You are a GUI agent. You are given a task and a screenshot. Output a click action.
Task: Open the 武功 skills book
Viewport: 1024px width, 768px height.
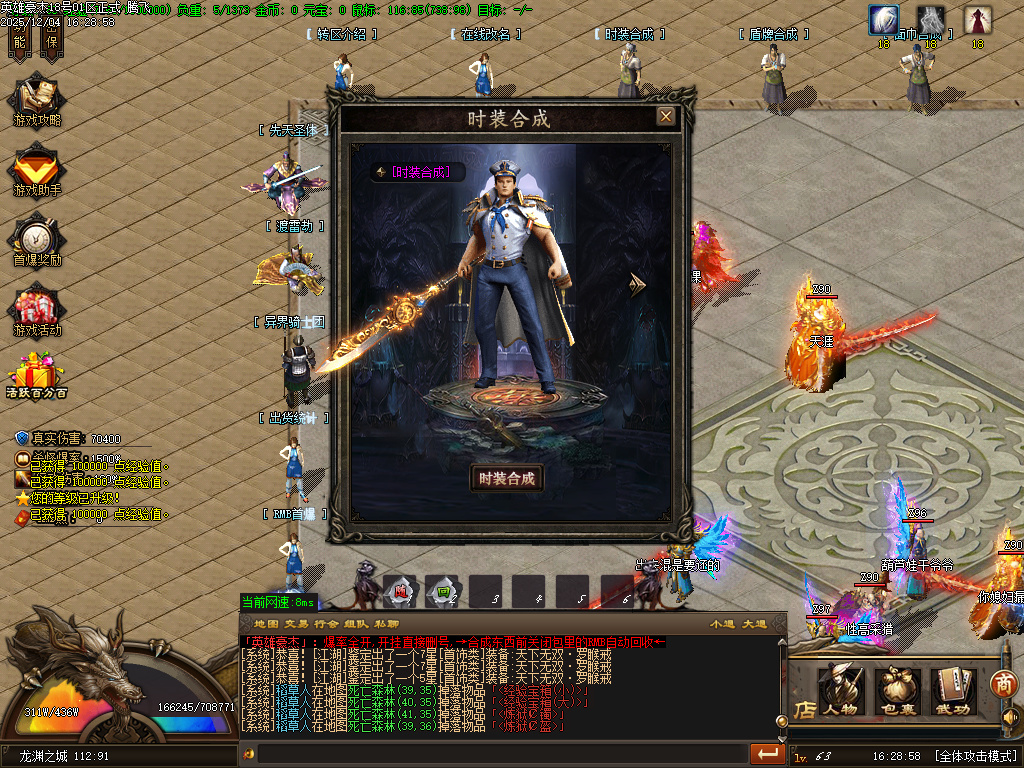click(x=954, y=691)
